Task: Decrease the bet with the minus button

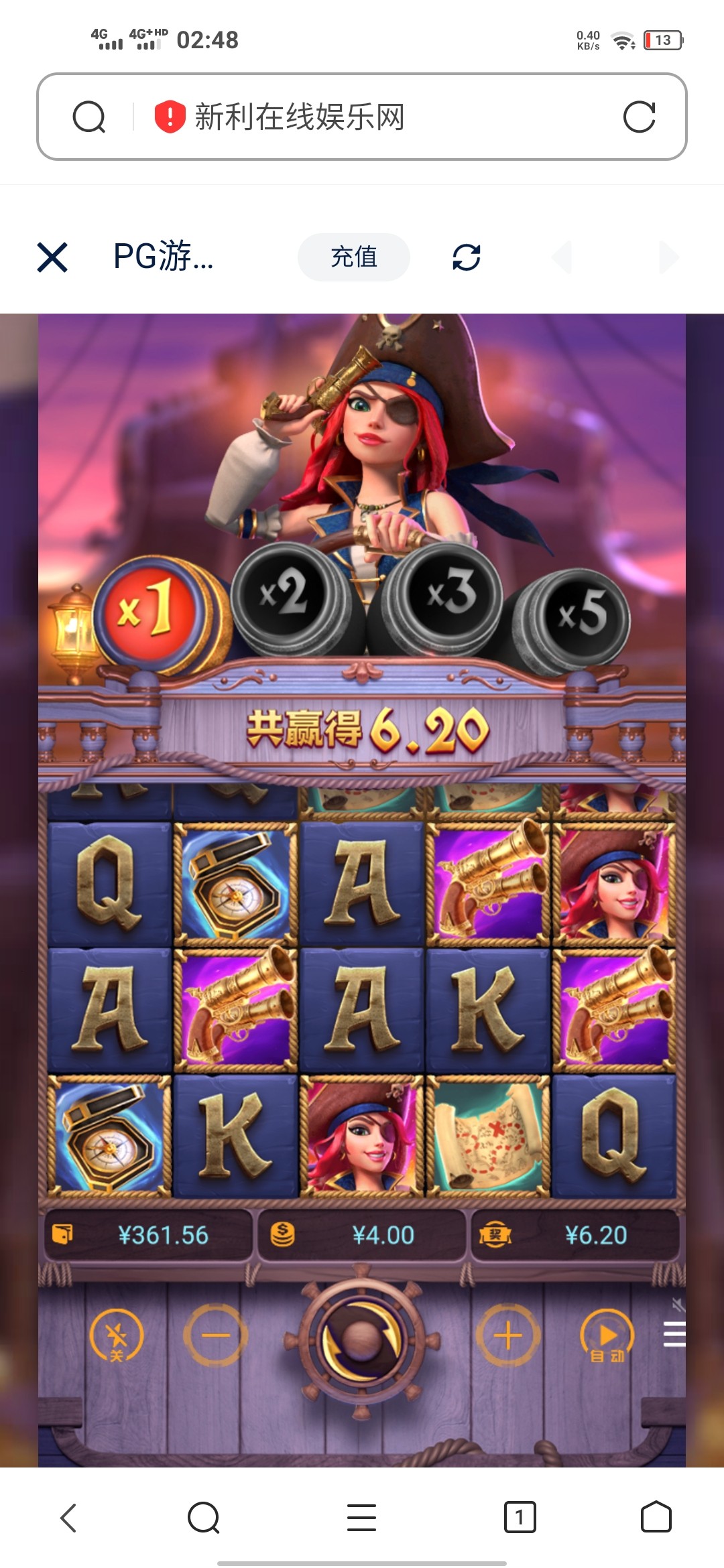Action: [x=215, y=1335]
